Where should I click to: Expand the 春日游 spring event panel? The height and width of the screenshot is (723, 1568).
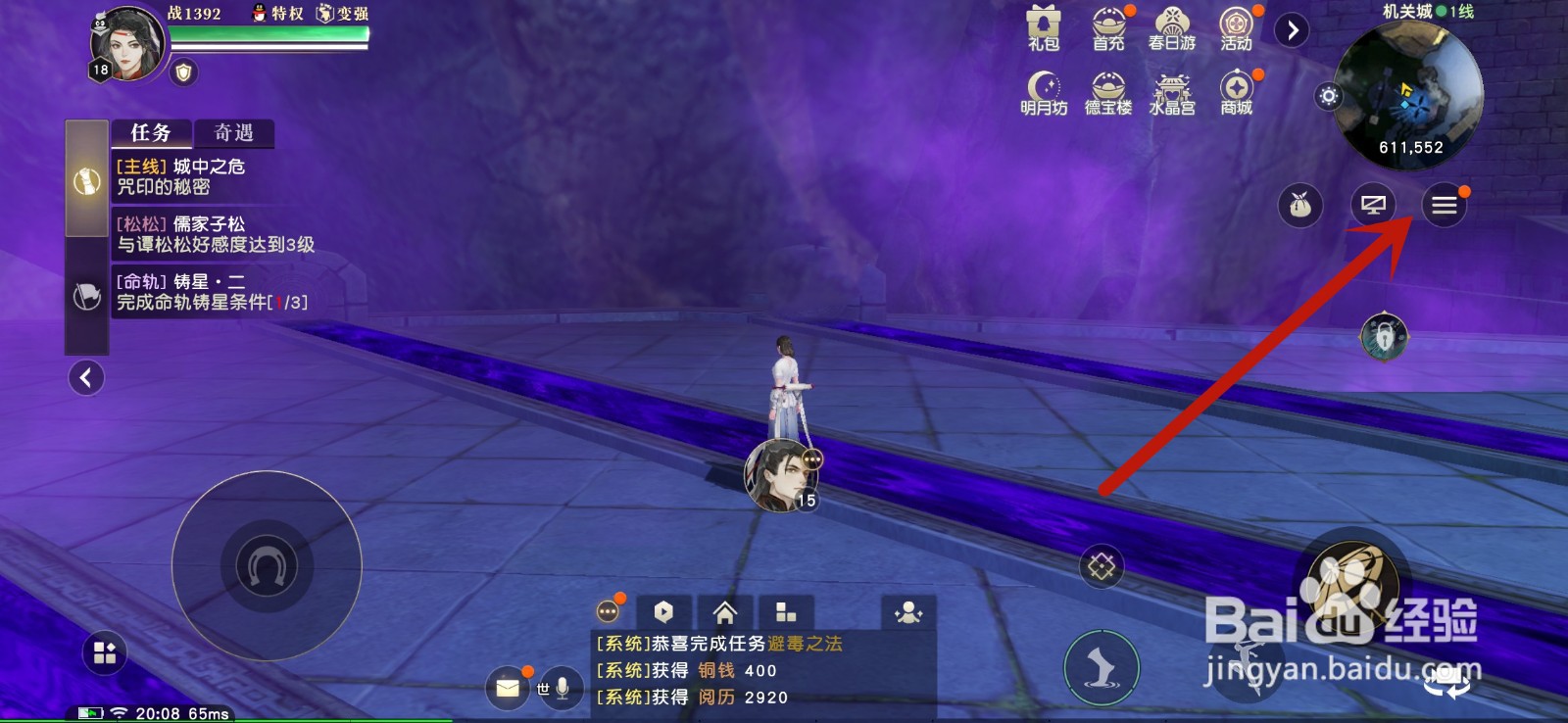(1172, 29)
